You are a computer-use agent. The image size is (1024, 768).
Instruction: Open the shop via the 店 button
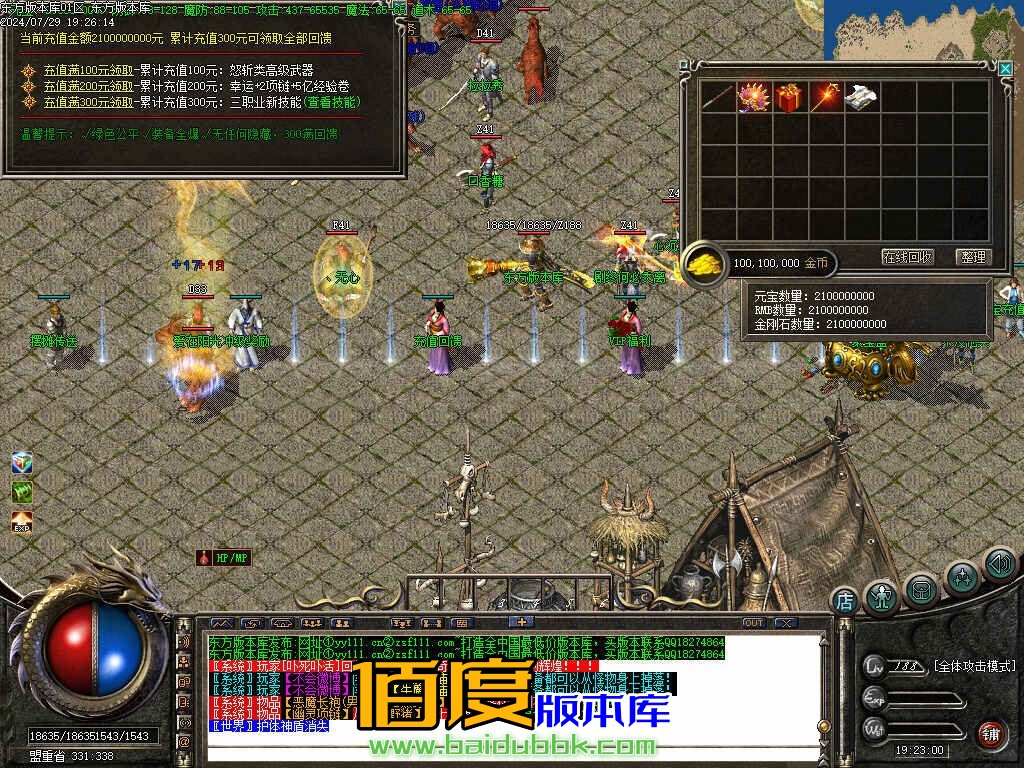tap(844, 601)
